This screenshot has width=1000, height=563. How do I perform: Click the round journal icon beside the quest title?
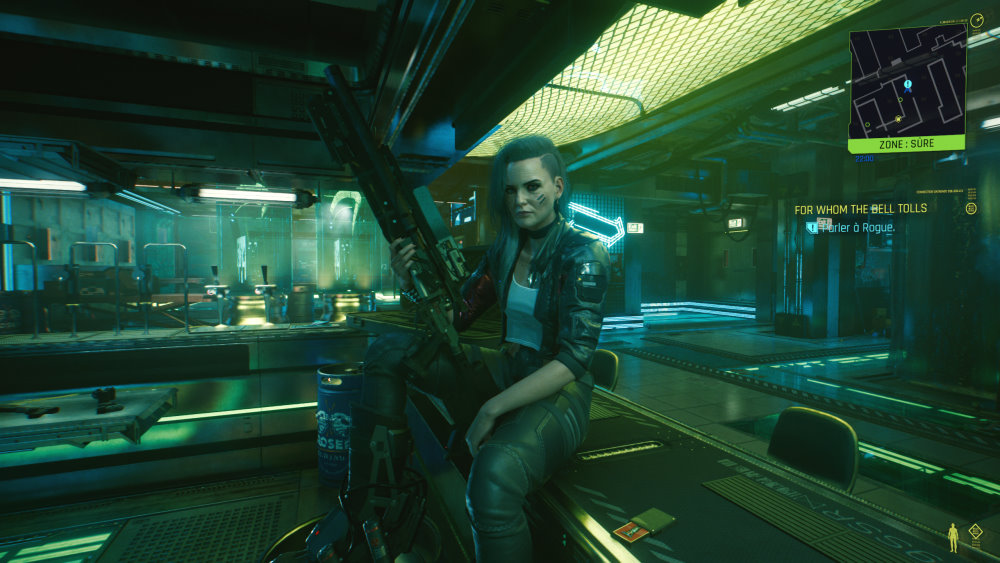[x=971, y=208]
